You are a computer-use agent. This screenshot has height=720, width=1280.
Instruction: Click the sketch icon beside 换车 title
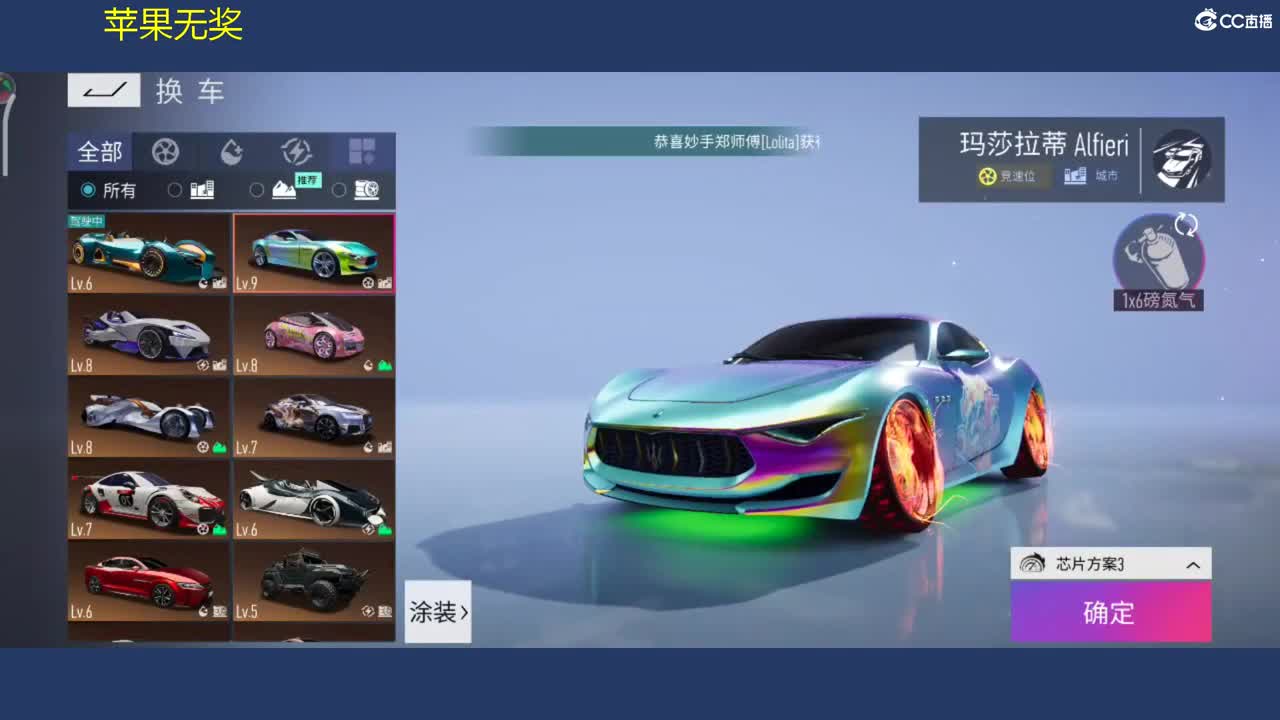coord(104,90)
